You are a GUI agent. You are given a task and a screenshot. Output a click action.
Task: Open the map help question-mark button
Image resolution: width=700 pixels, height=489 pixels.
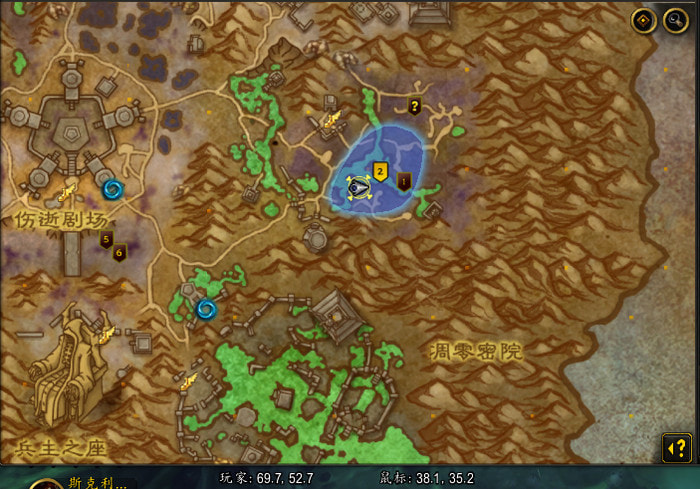pos(676,449)
